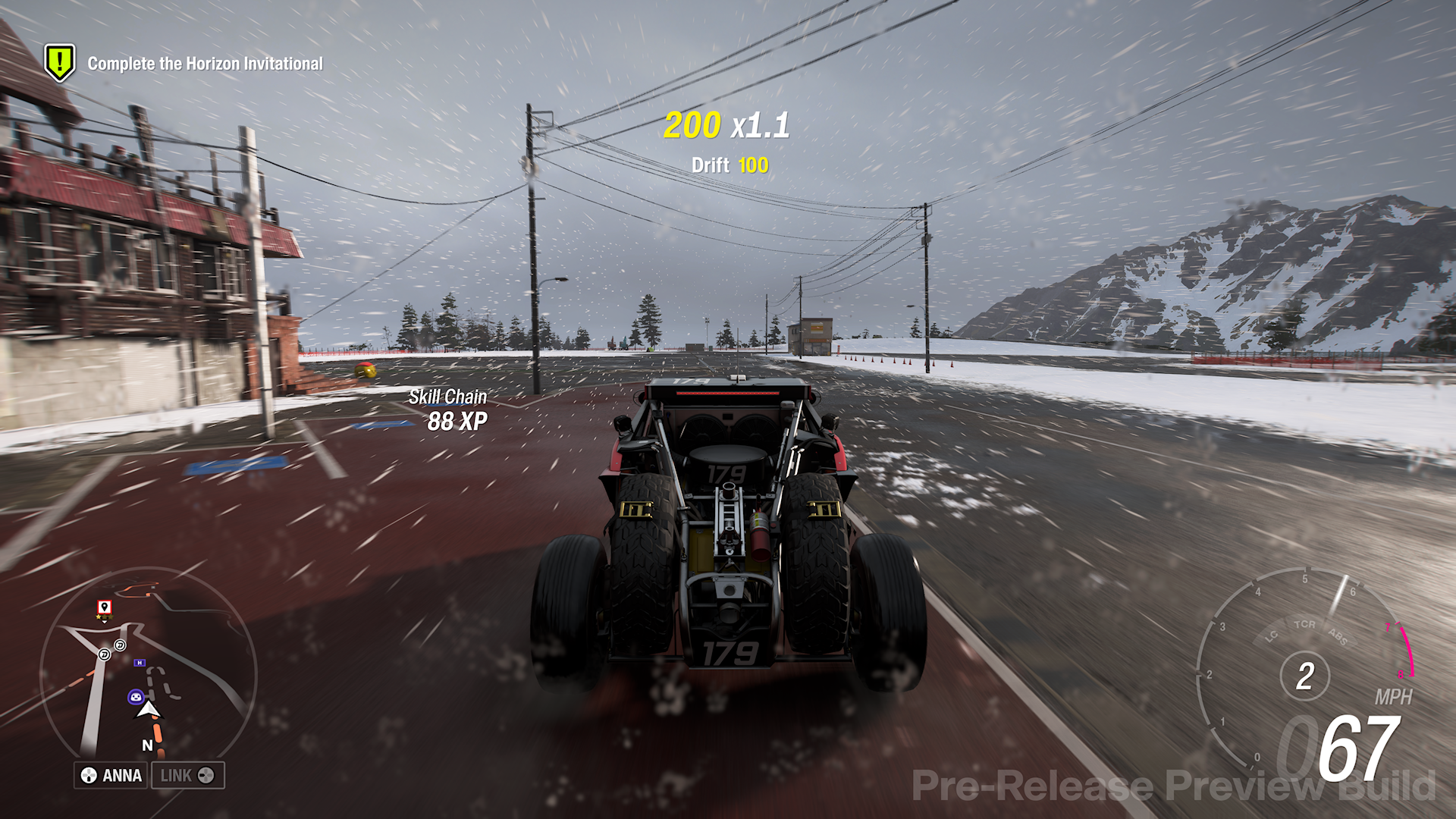Click the white player arrow on the minimap
Image resolution: width=1456 pixels, height=819 pixels.
point(148,710)
